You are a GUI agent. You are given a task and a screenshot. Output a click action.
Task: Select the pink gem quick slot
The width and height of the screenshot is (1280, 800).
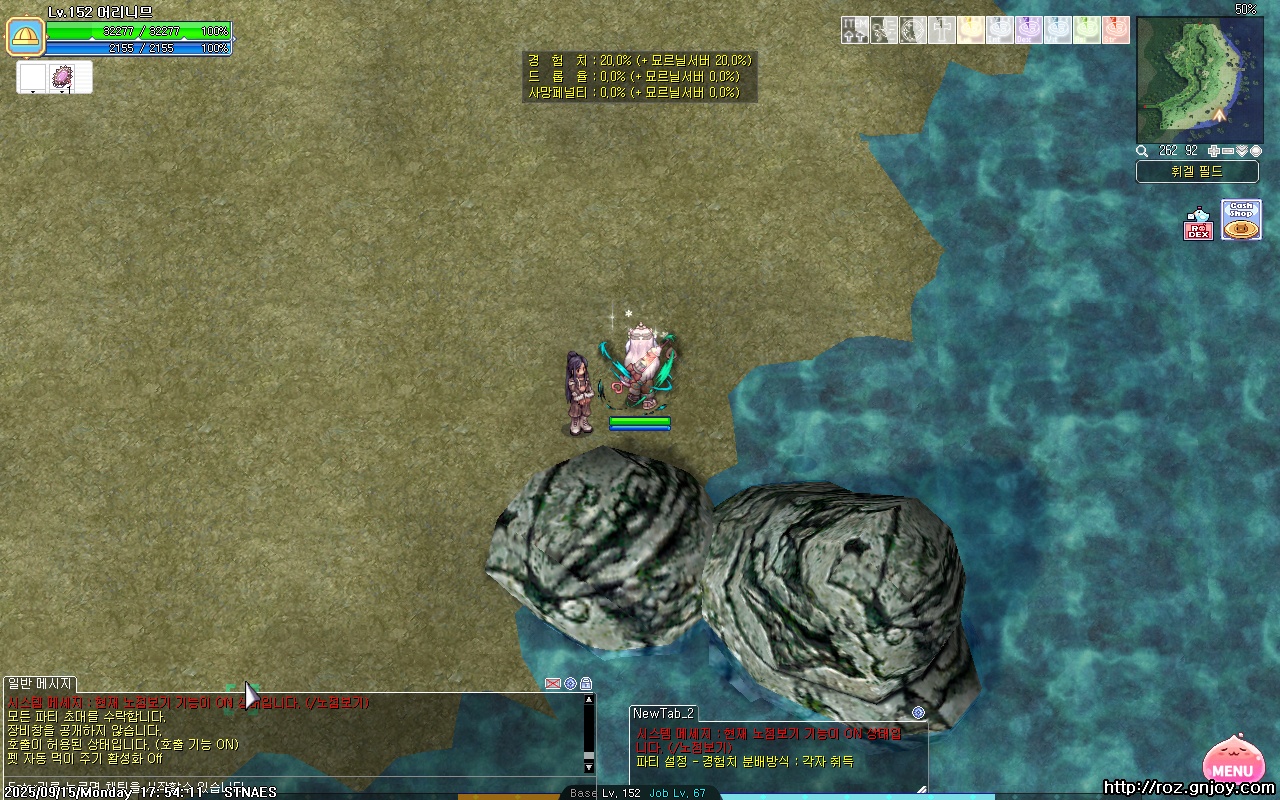pyautogui.click(x=62, y=77)
